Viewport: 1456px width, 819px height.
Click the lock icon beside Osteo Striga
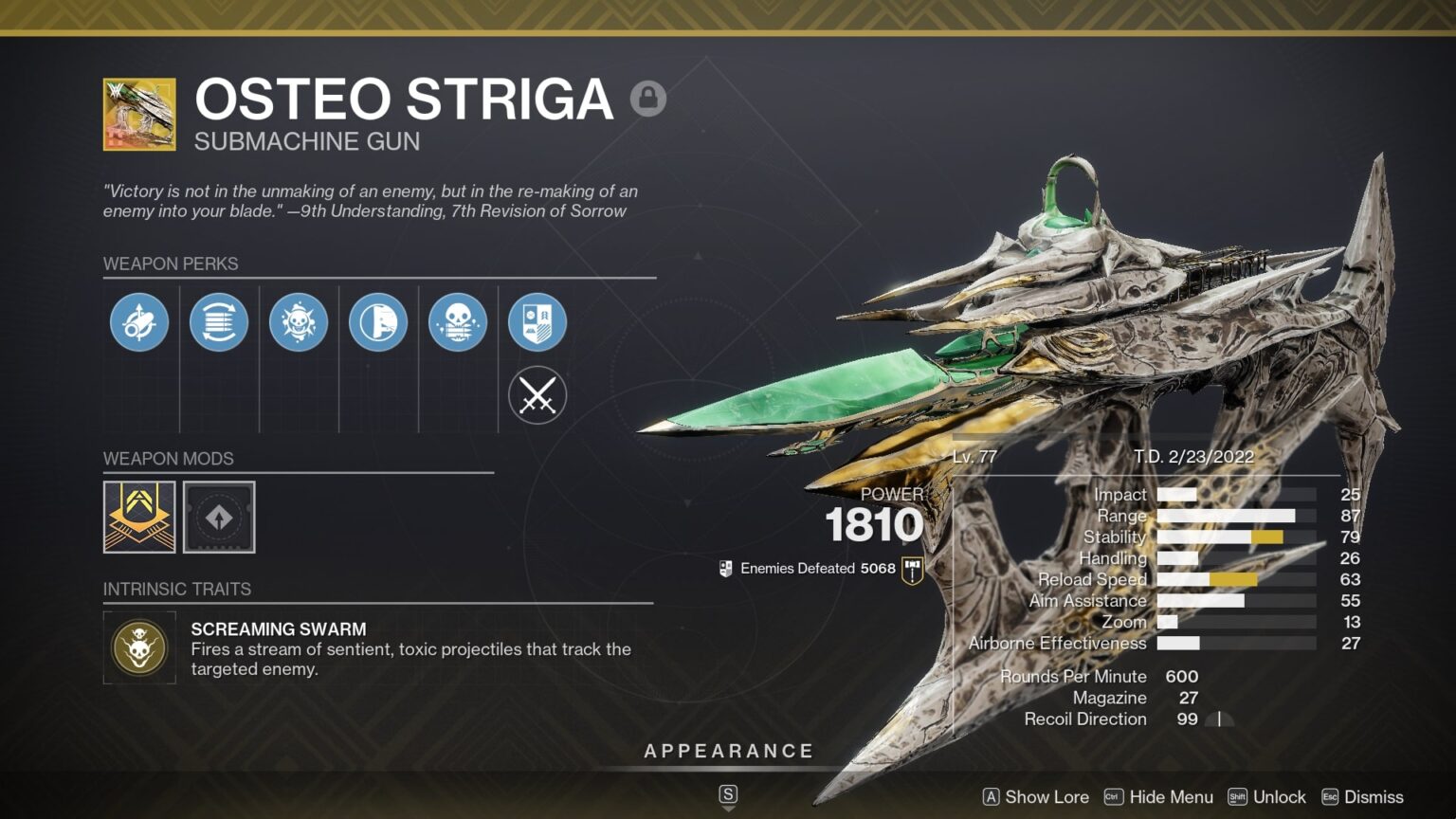pos(648,98)
